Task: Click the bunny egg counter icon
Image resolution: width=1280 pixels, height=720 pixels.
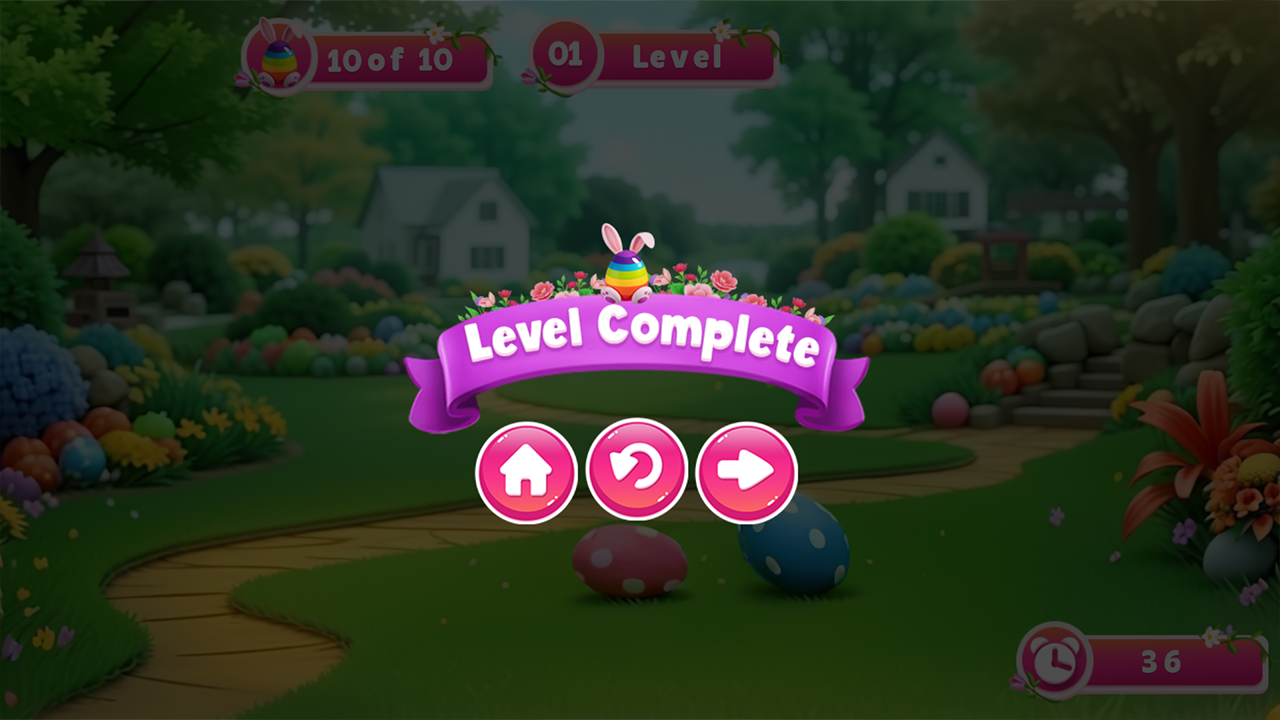Action: [x=283, y=57]
